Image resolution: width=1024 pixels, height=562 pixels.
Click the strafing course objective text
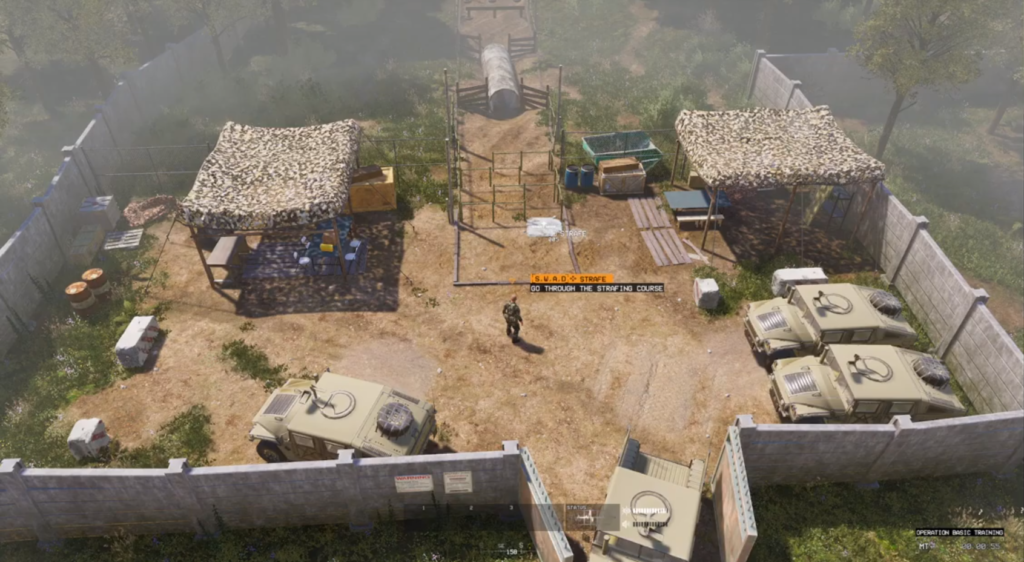coord(596,288)
